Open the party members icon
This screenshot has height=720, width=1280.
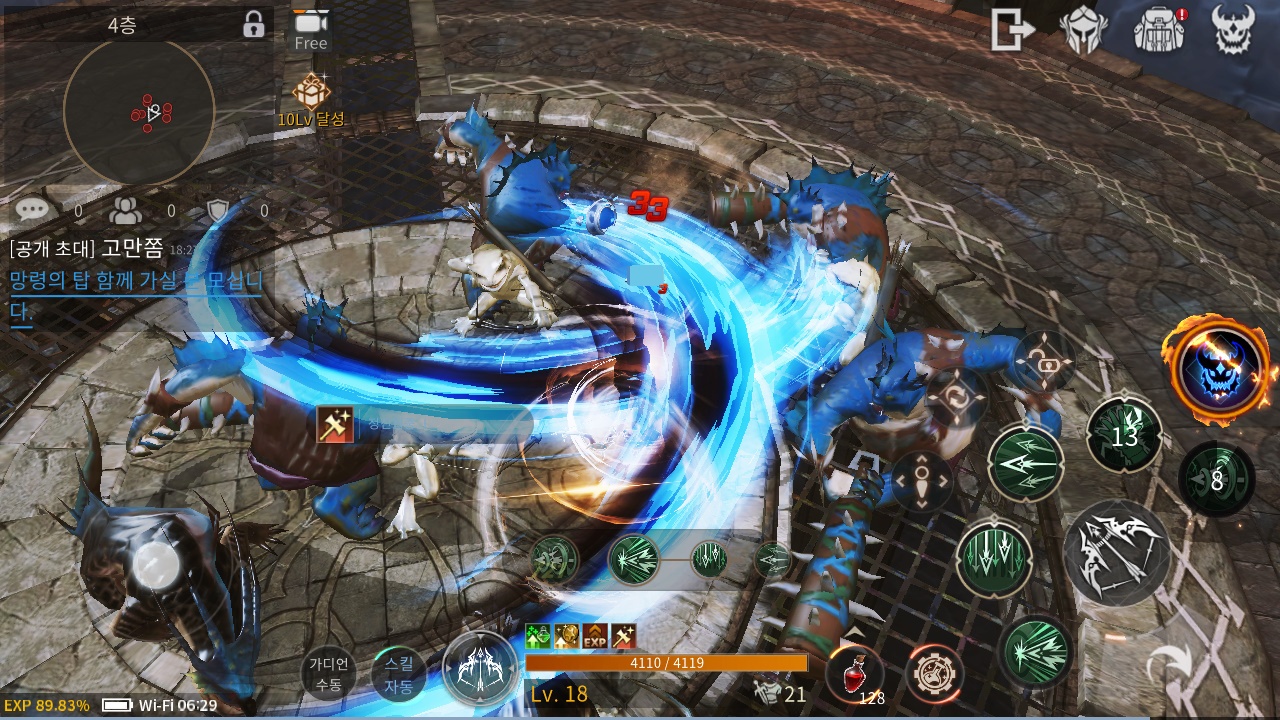tap(126, 210)
